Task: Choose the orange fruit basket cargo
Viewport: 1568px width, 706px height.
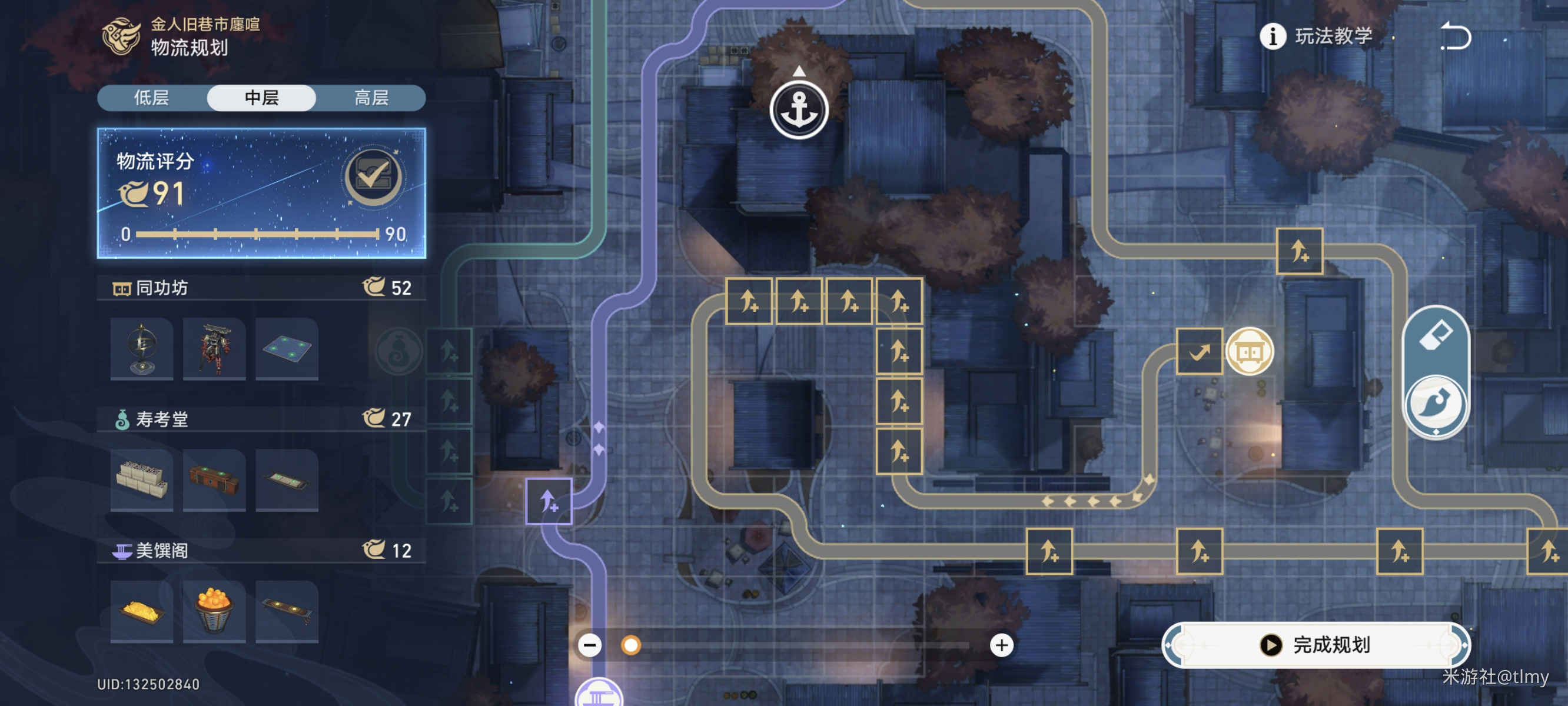Action: 214,611
